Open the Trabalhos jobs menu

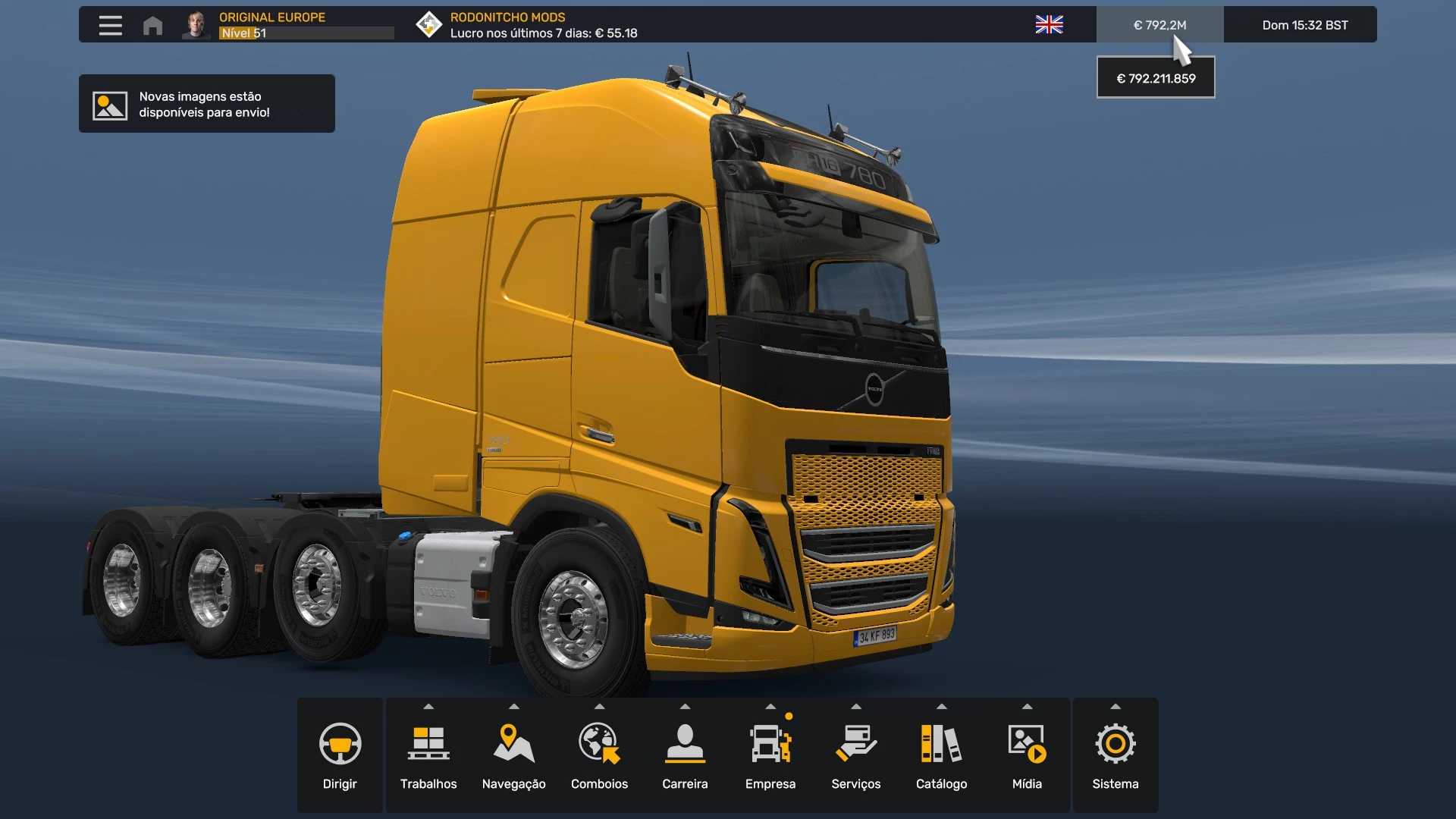coord(428,755)
